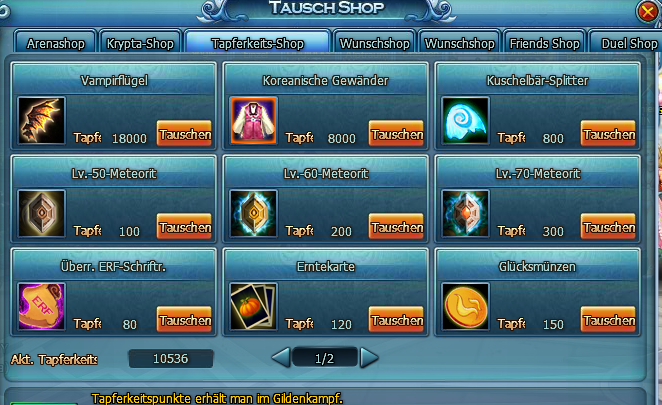Viewport: 662px width, 405px height.
Task: Click Tauschen for Kuschelbär-Splitter
Action: click(608, 134)
